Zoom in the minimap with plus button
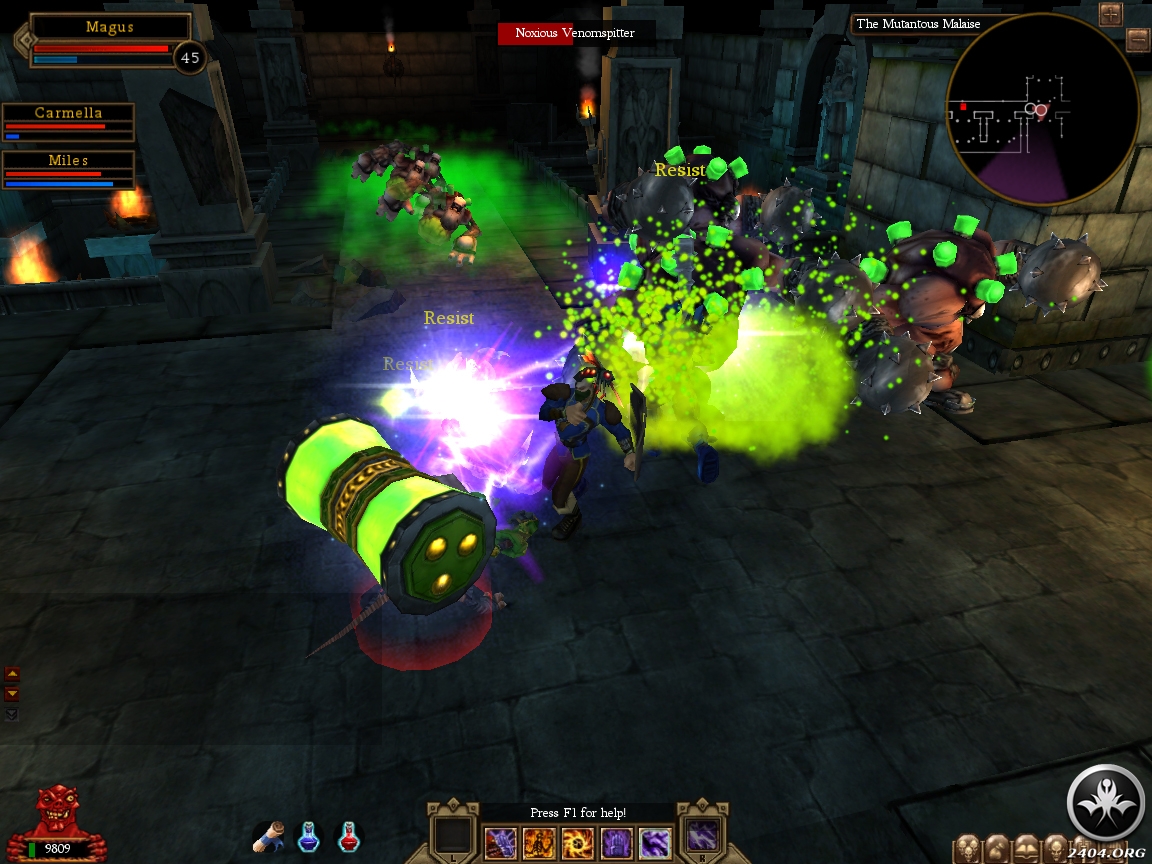Screen dimensions: 1152x864 tap(1110, 14)
